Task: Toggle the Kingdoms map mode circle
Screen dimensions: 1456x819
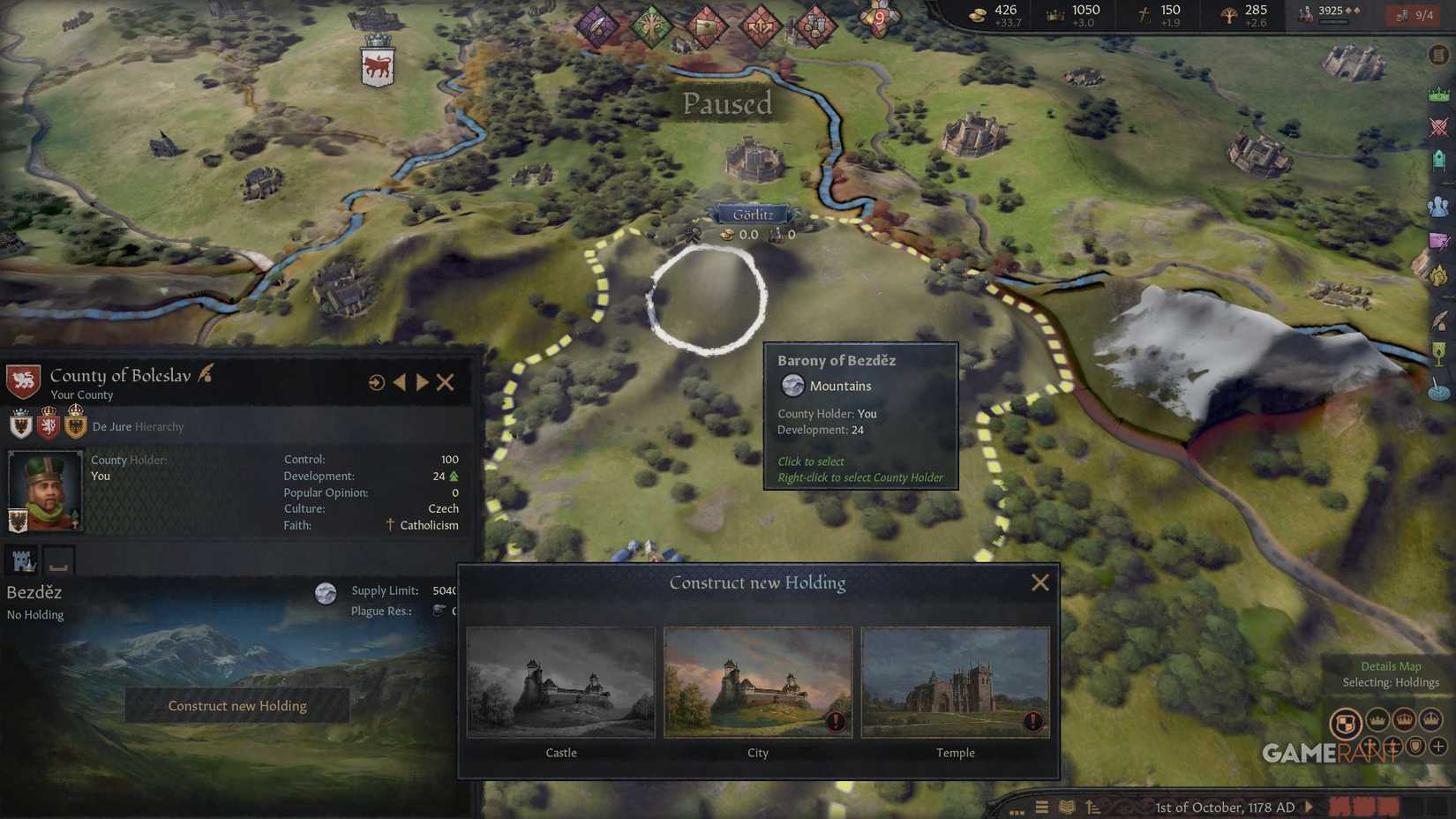Action: 1404,720
